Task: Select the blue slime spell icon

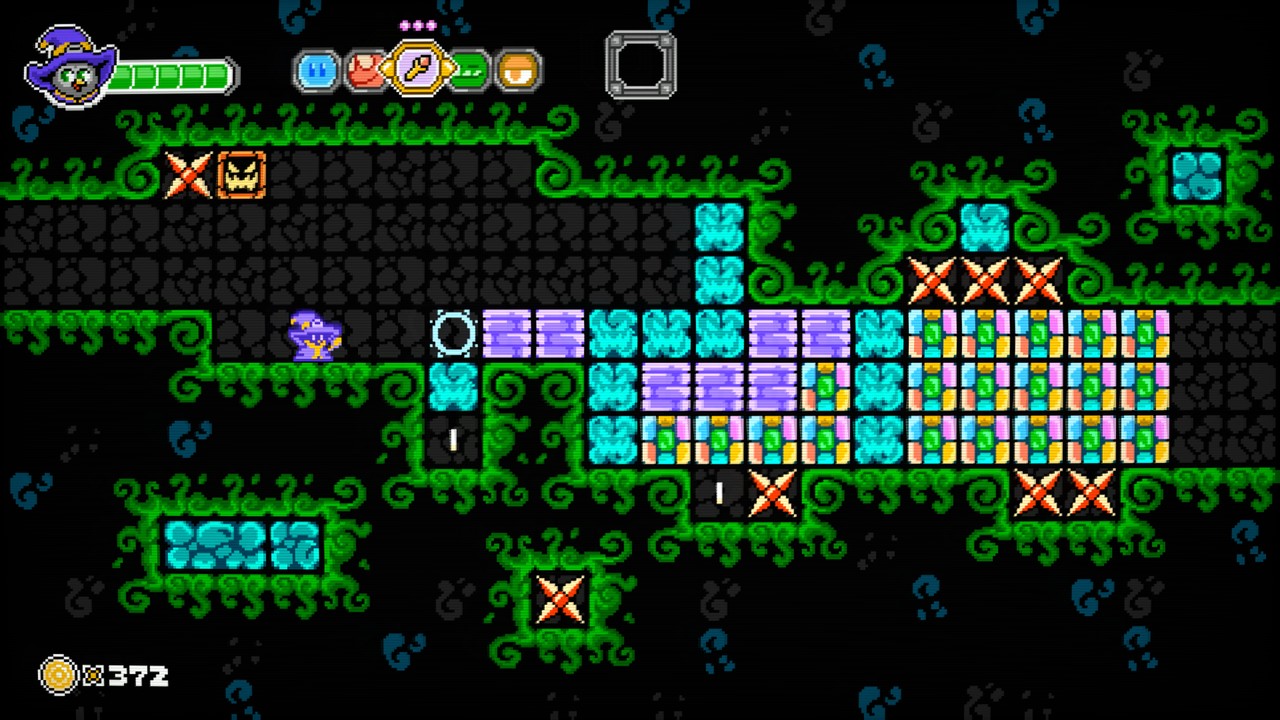Action: (x=316, y=70)
